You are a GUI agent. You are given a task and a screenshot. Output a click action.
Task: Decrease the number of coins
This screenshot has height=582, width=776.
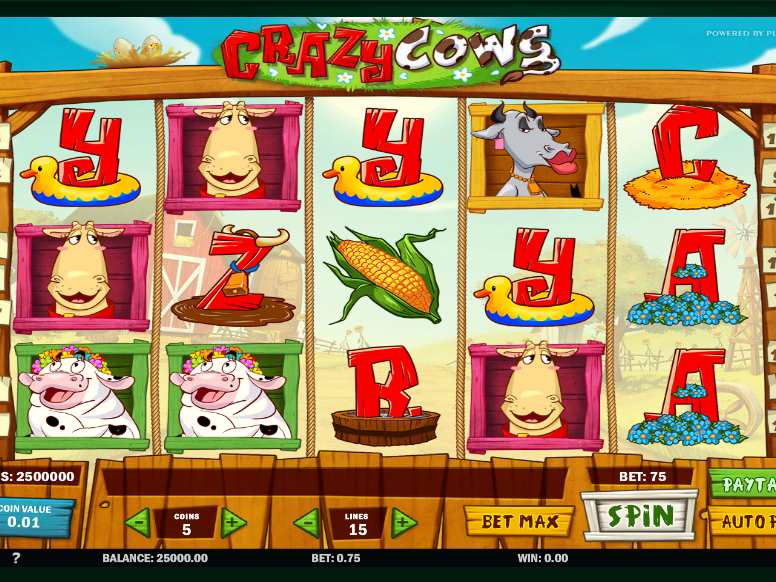138,522
